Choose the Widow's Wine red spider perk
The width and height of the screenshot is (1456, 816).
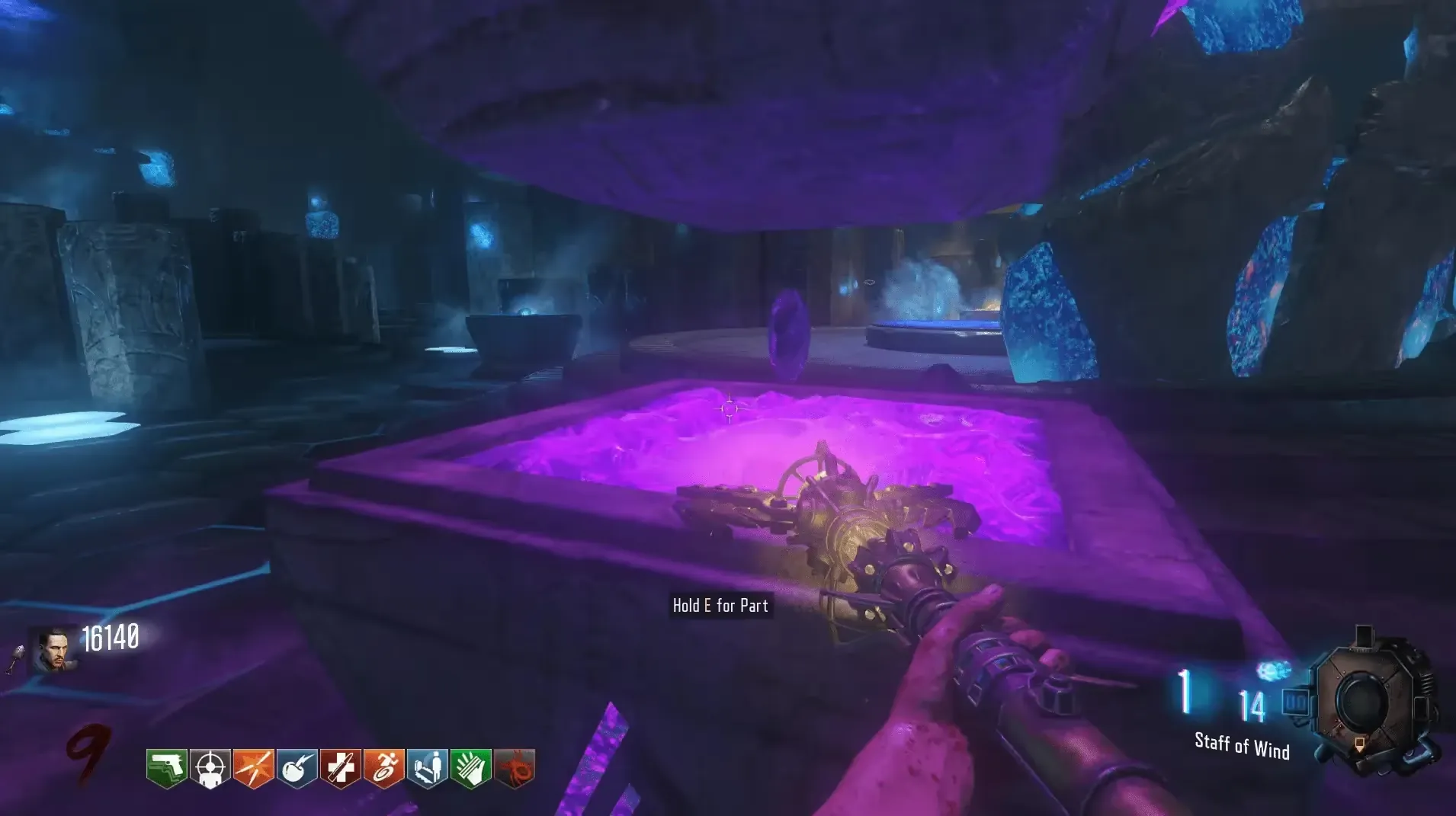click(x=515, y=768)
